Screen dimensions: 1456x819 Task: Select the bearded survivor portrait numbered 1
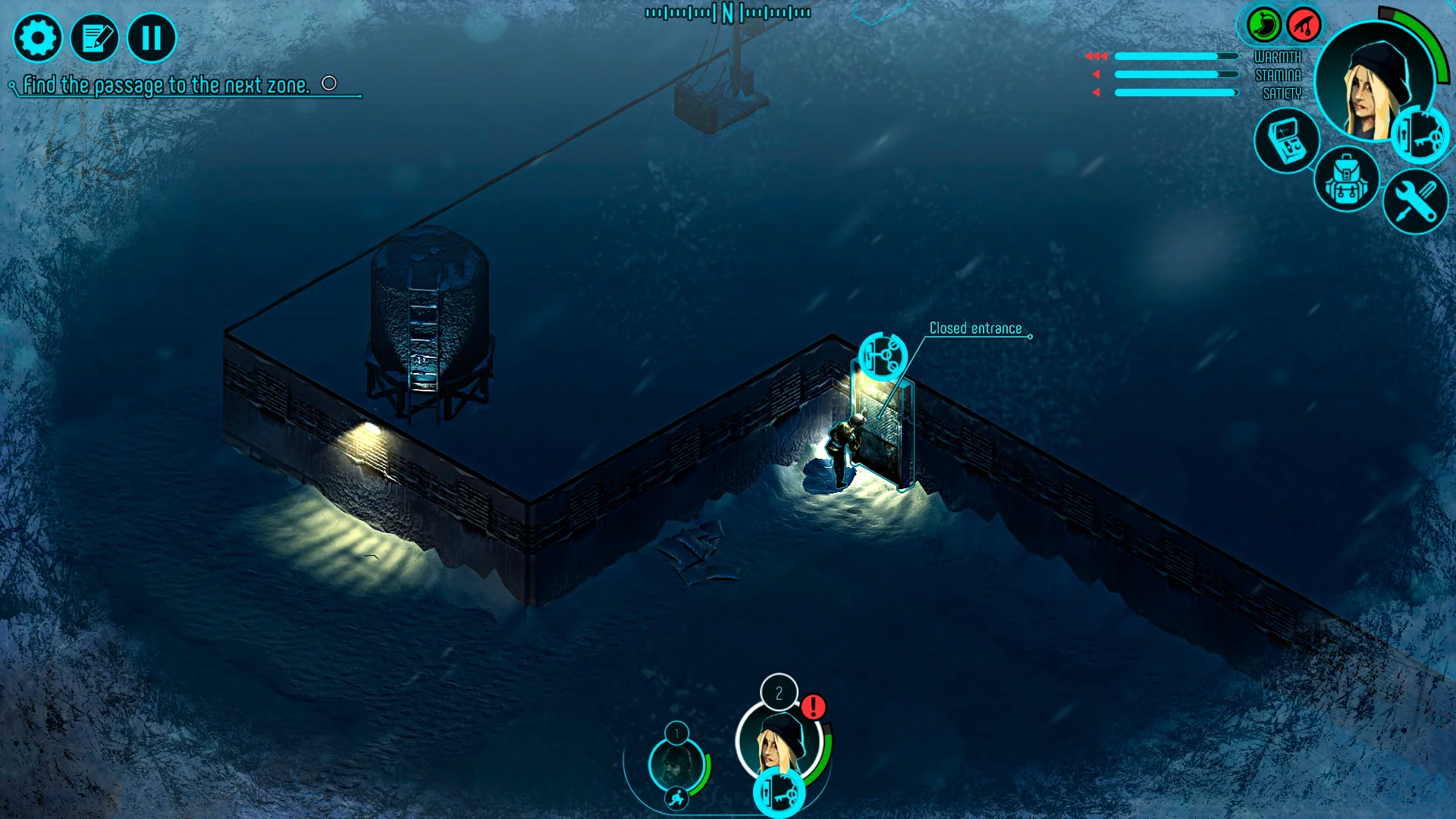[677, 763]
